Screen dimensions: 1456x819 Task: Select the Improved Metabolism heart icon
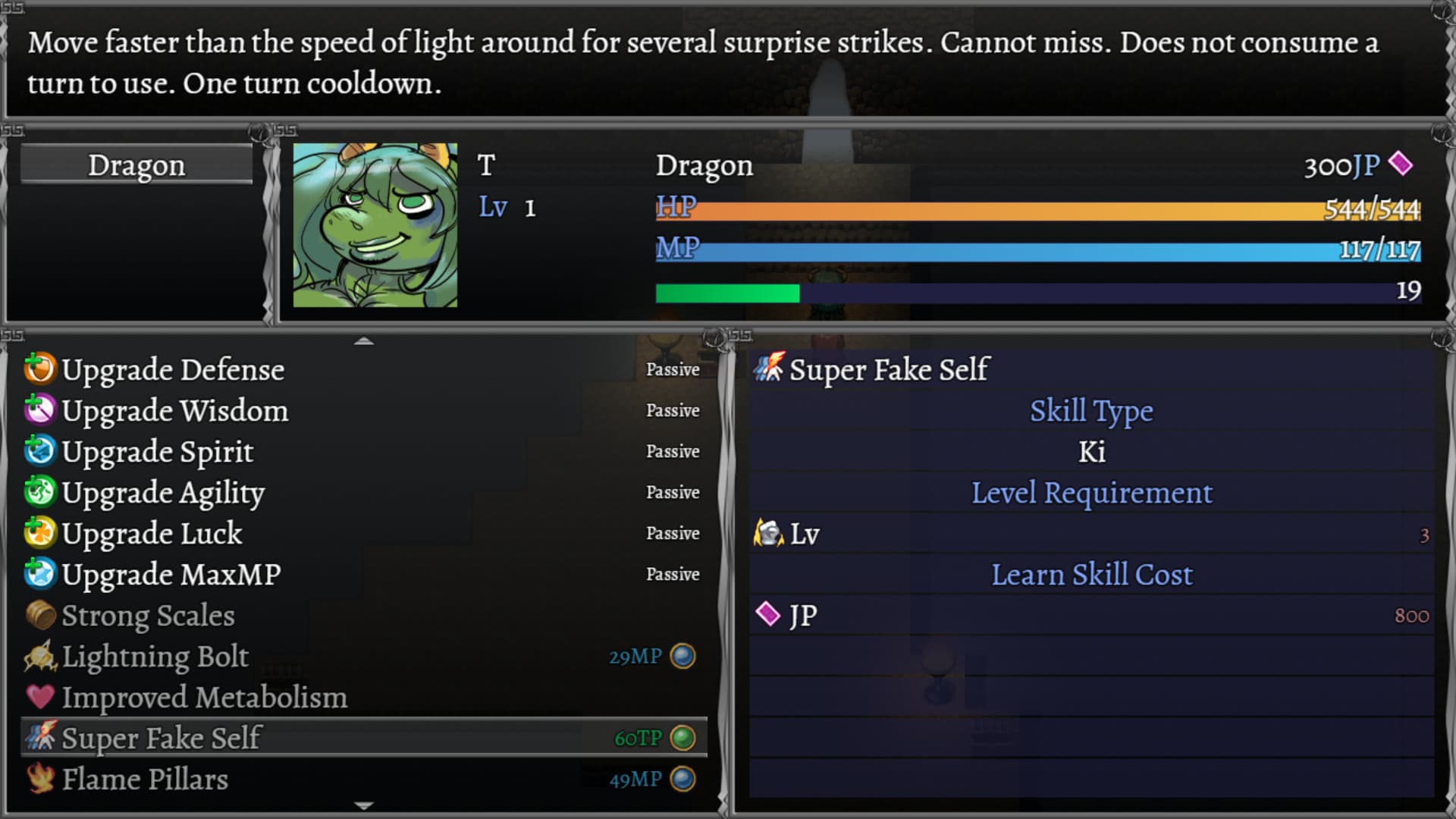point(42,697)
